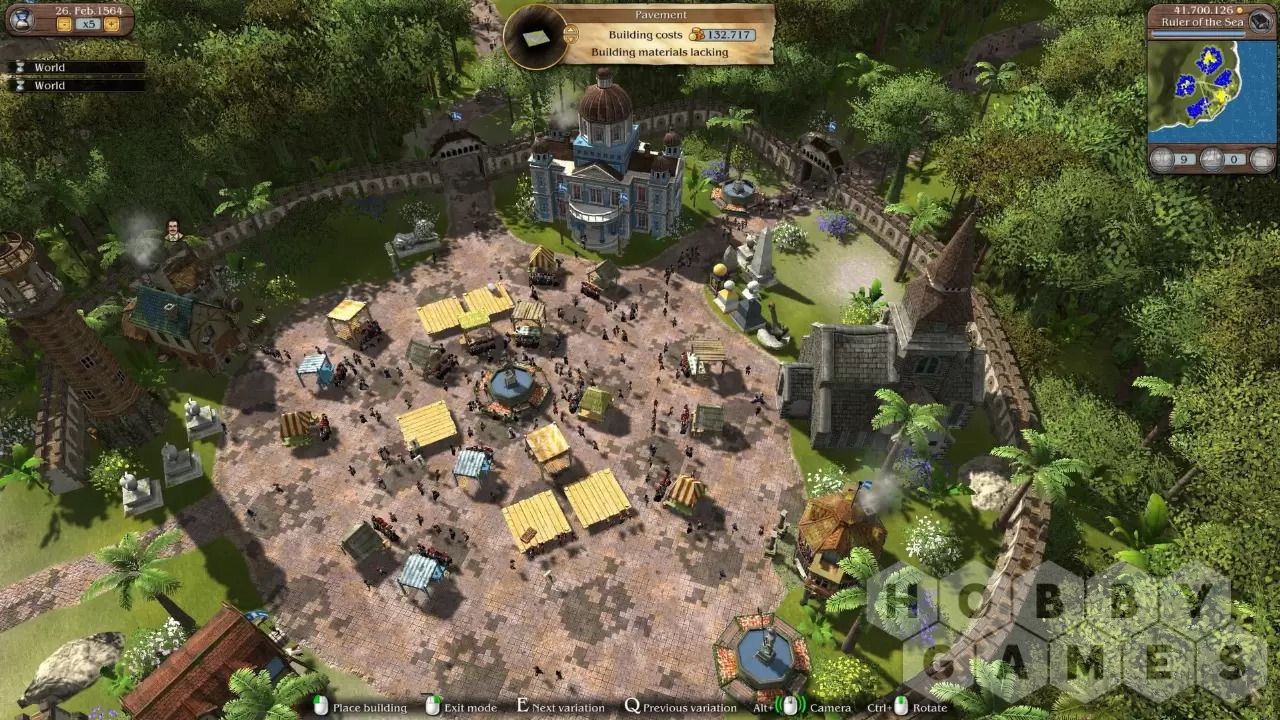
Task: Decrease game speed with the minus button
Action: click(x=64, y=24)
